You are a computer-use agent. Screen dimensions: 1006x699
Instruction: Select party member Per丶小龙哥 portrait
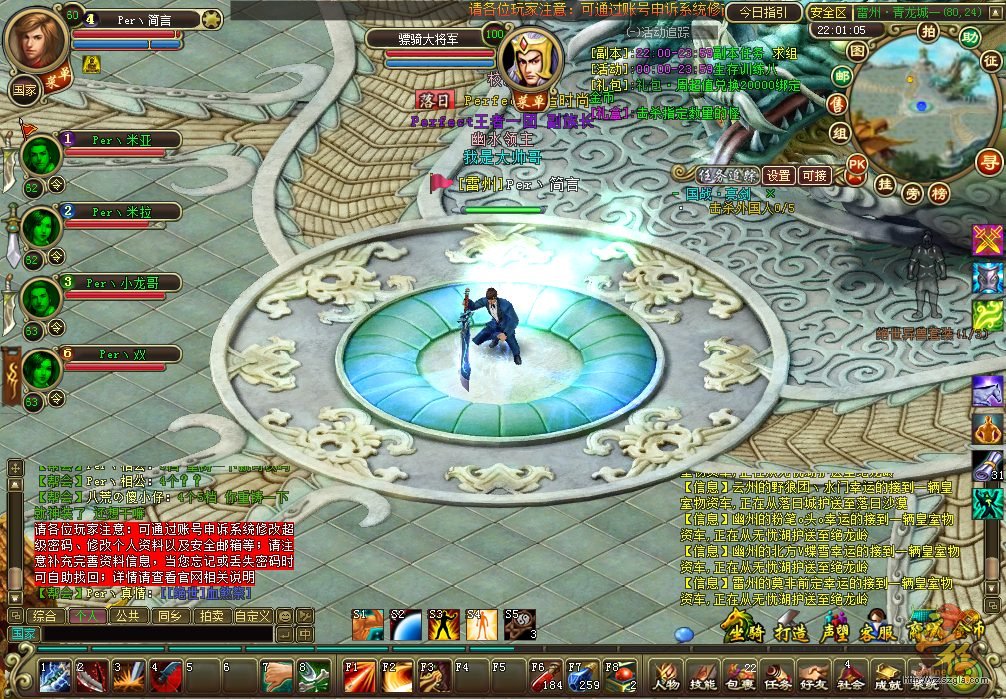point(42,299)
